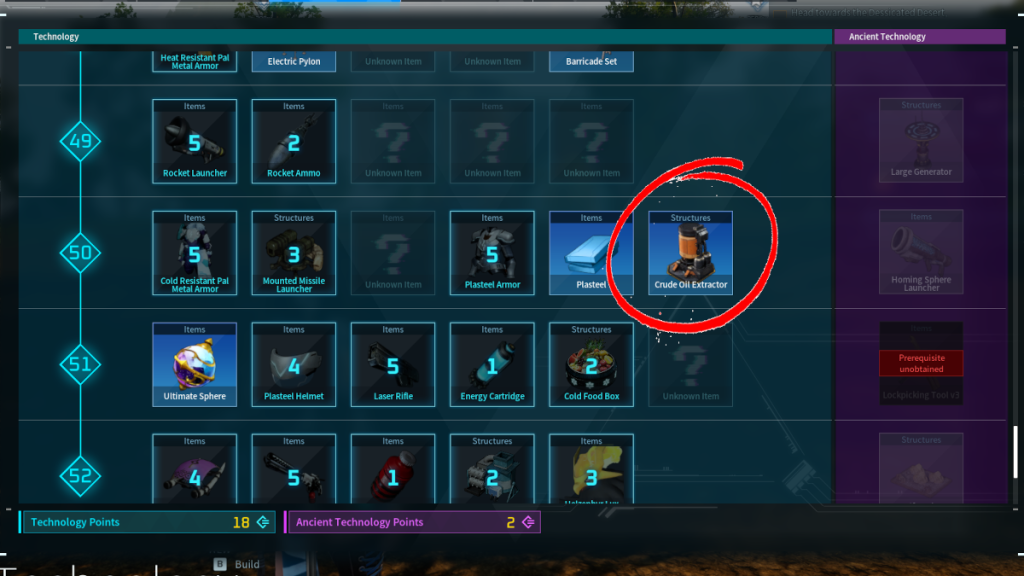Unlock the Rocket Launcher technology
The height and width of the screenshot is (576, 1024).
(195, 141)
